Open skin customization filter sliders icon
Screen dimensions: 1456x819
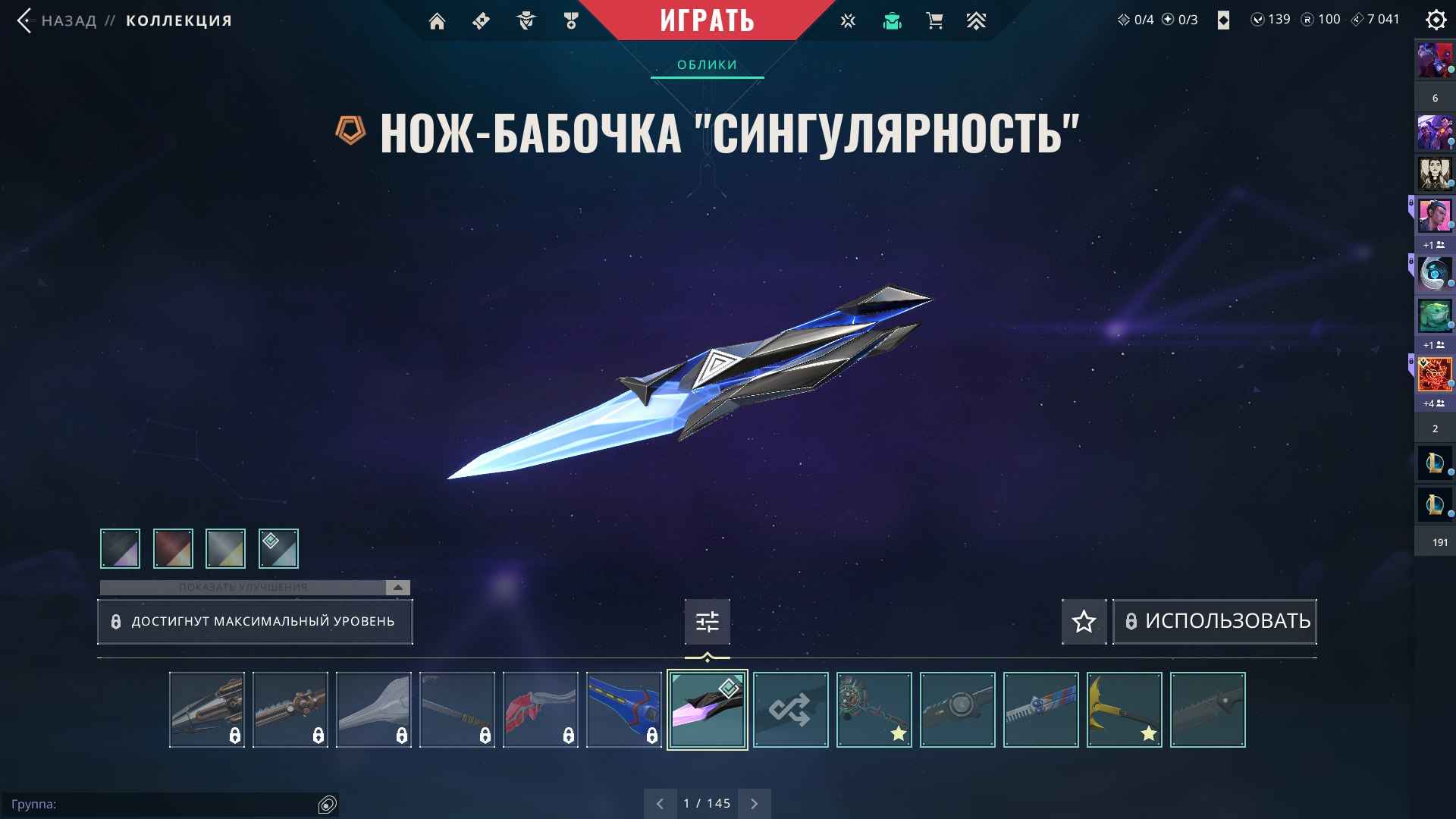tap(707, 621)
